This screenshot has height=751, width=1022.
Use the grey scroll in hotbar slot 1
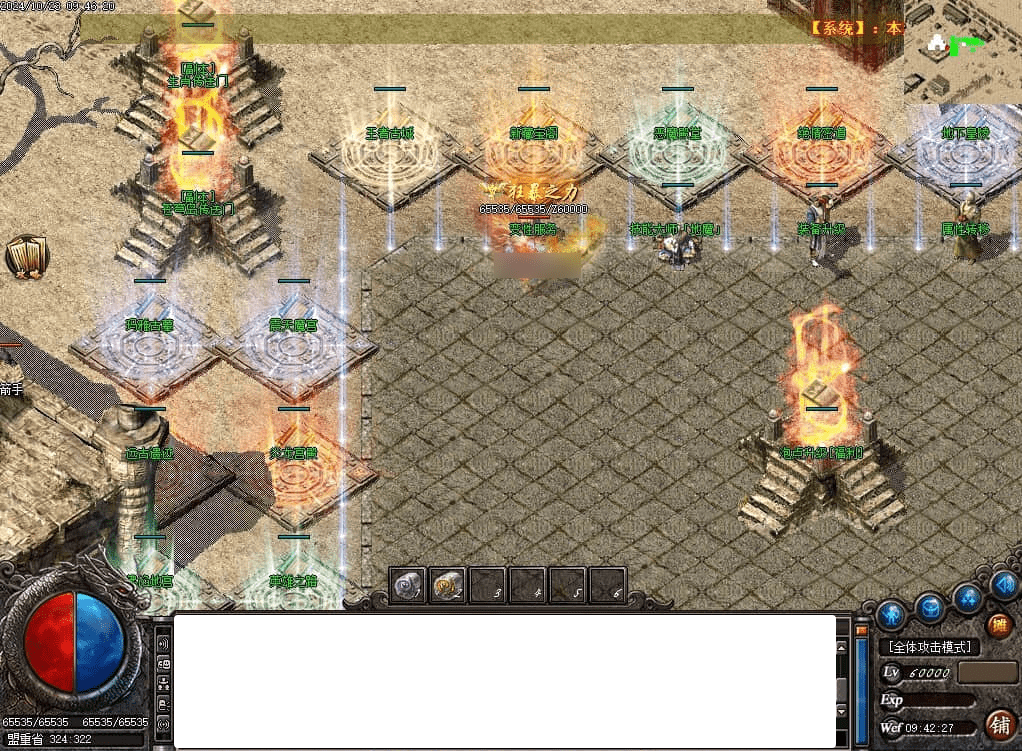point(408,586)
